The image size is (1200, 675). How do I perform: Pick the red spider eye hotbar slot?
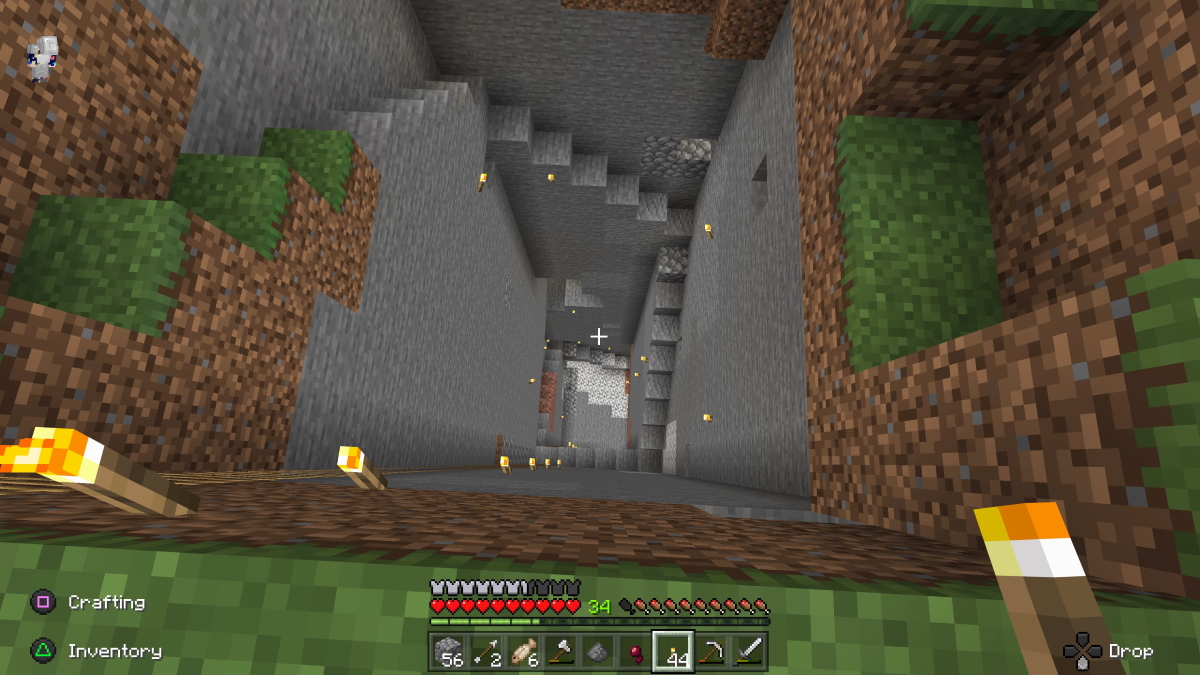click(635, 652)
